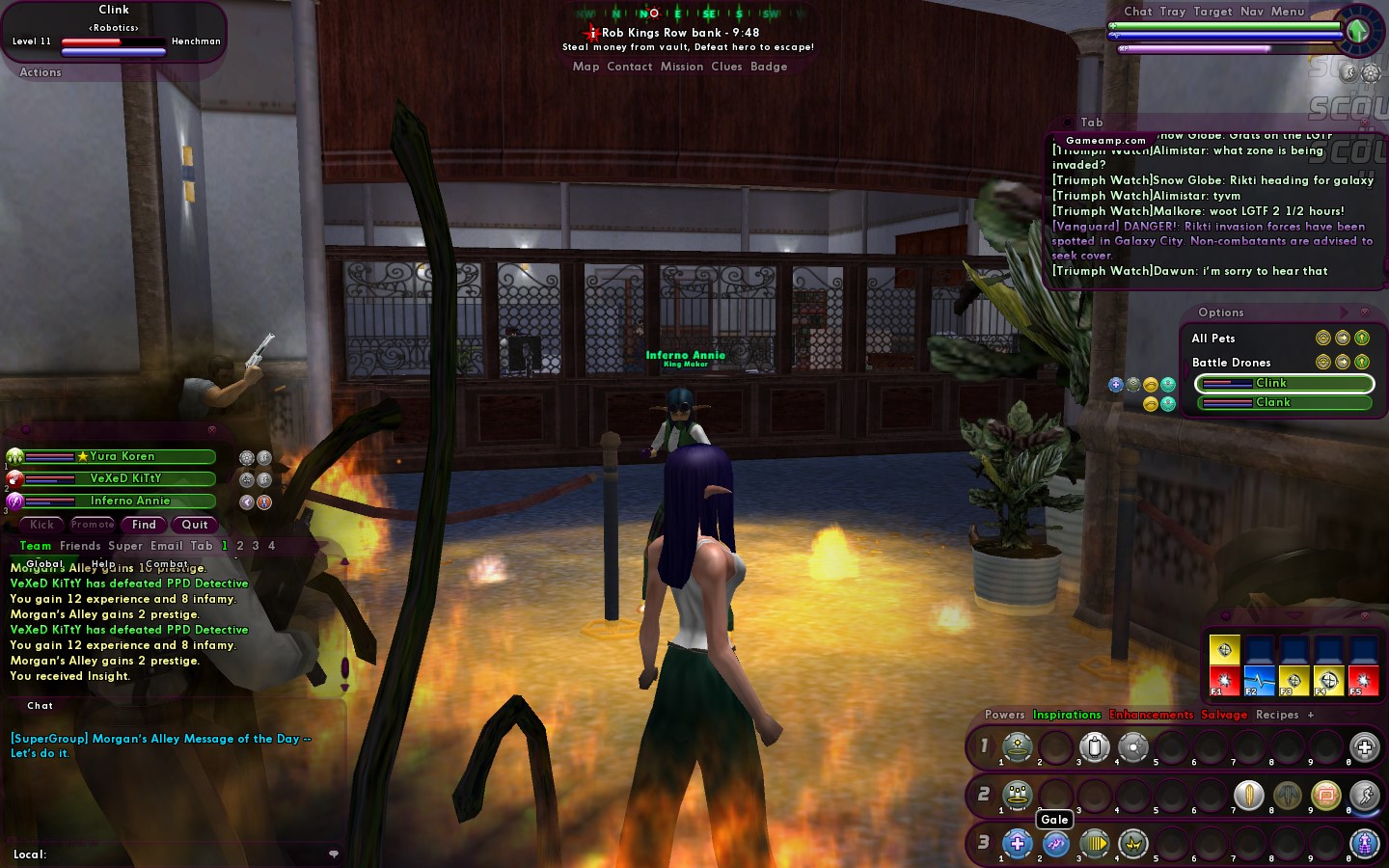The width and height of the screenshot is (1389, 868).
Task: Open the Menu in top bar
Action: [x=1288, y=12]
